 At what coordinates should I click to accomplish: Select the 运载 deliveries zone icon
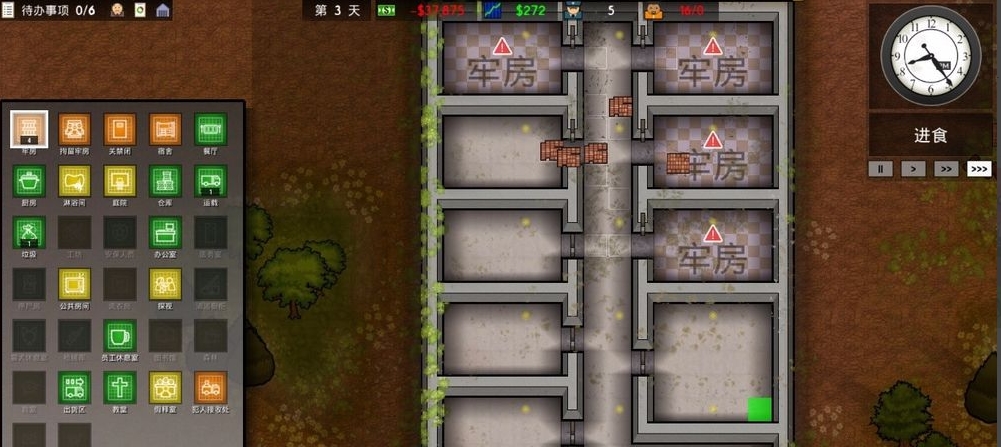(x=210, y=181)
